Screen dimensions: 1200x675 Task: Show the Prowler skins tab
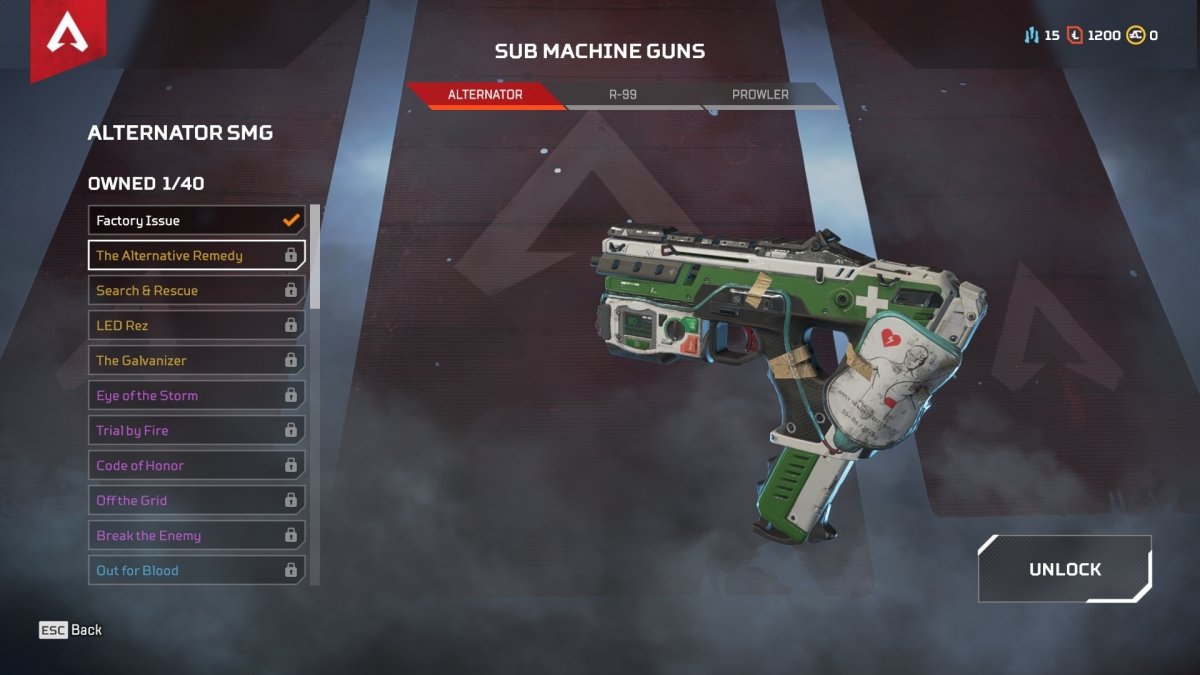[x=760, y=95]
